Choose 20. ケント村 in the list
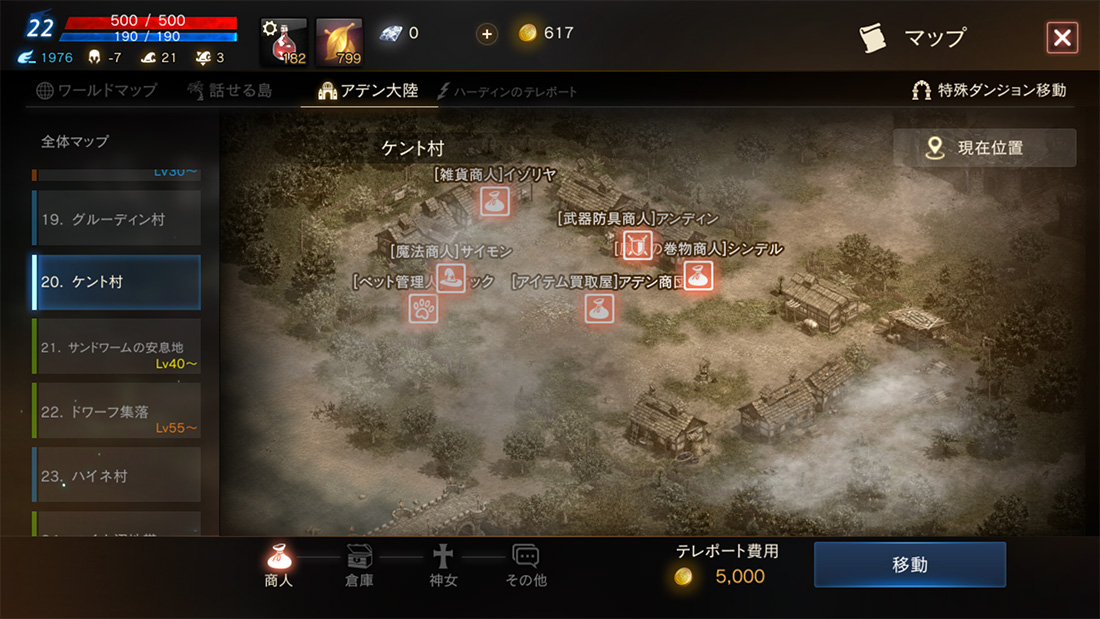 coord(117,282)
